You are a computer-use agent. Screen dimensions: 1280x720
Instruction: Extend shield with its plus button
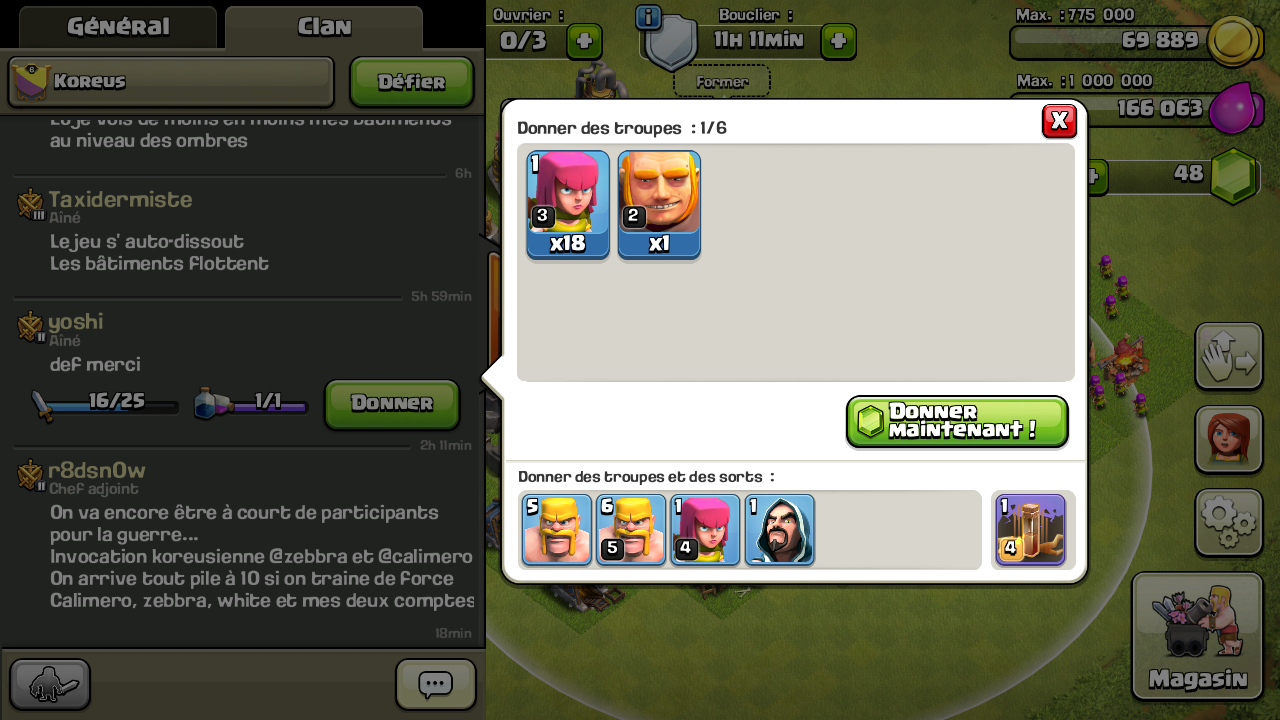838,41
